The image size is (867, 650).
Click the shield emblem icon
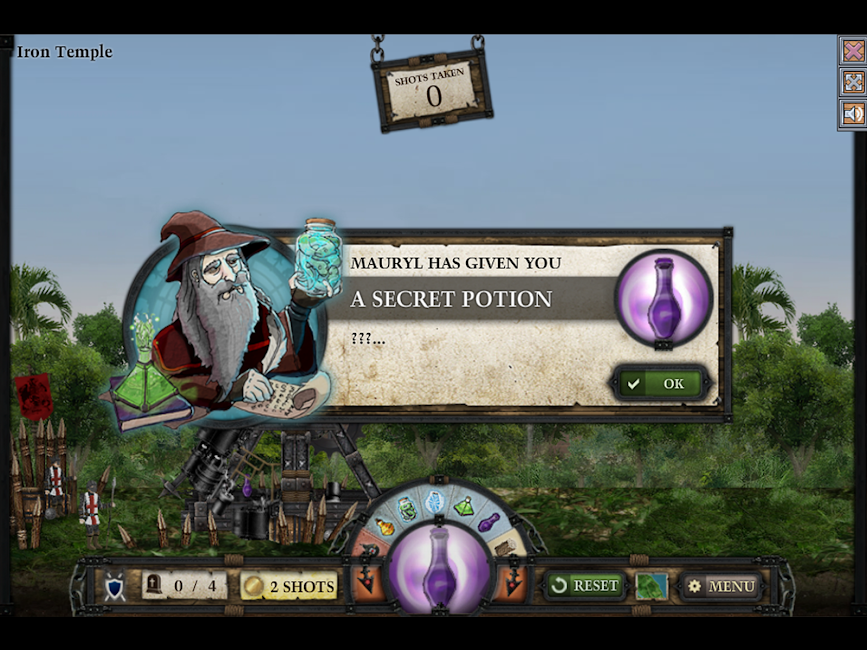115,587
